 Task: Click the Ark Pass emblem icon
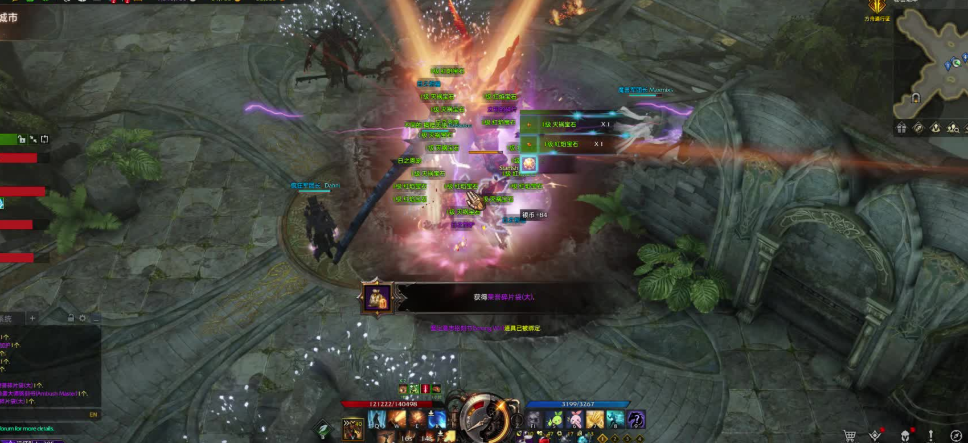877,8
